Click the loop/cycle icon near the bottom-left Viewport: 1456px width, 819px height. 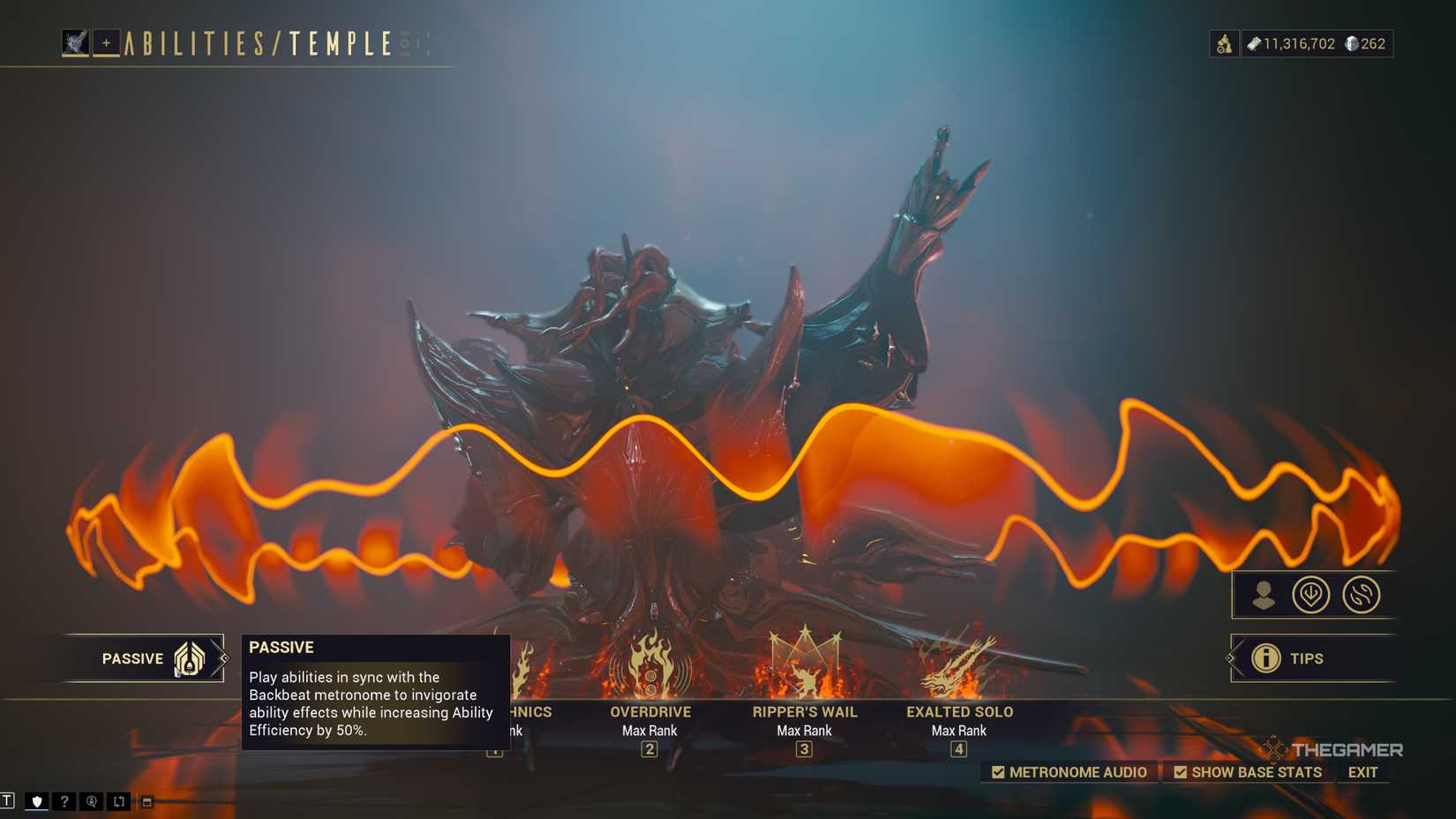pyautogui.click(x=117, y=801)
